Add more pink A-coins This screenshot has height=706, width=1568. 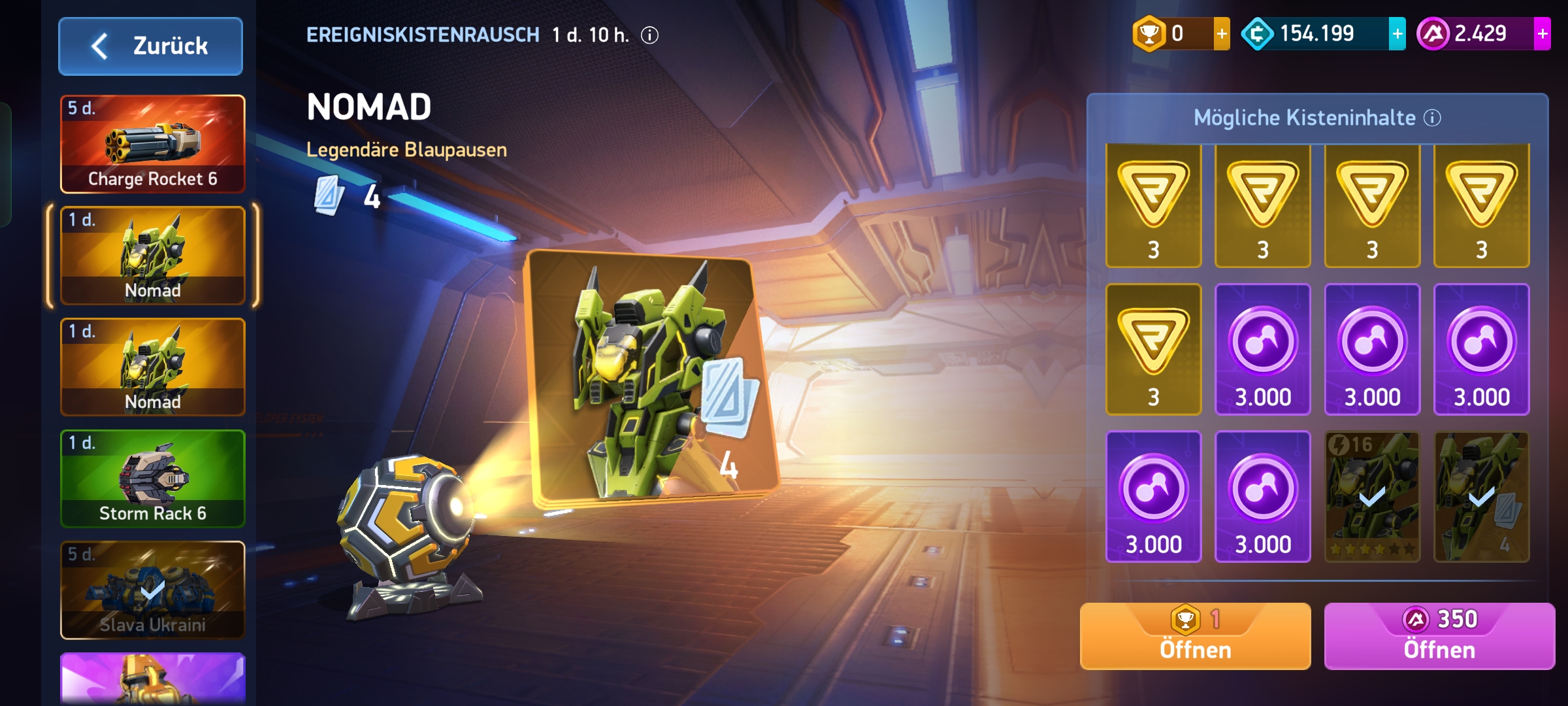tap(1542, 34)
